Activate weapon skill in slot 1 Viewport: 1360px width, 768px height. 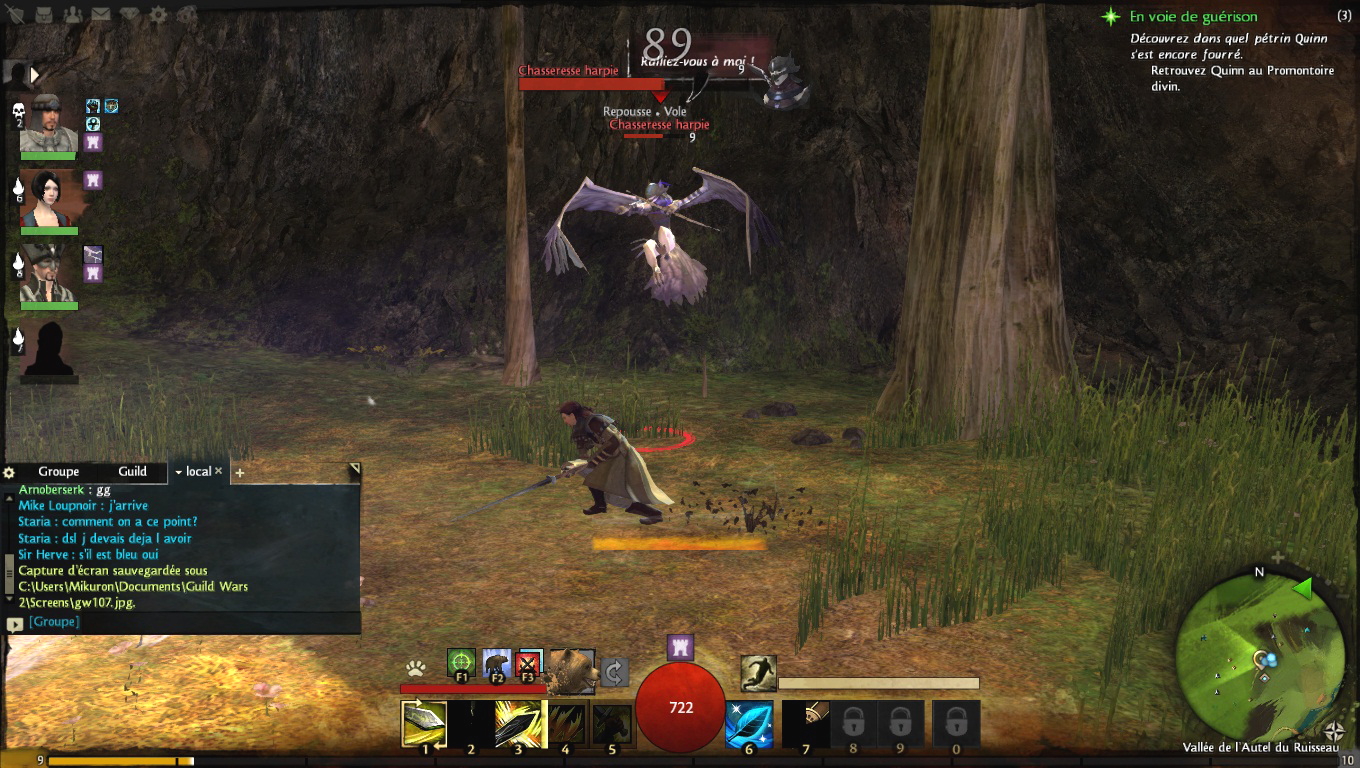(424, 724)
